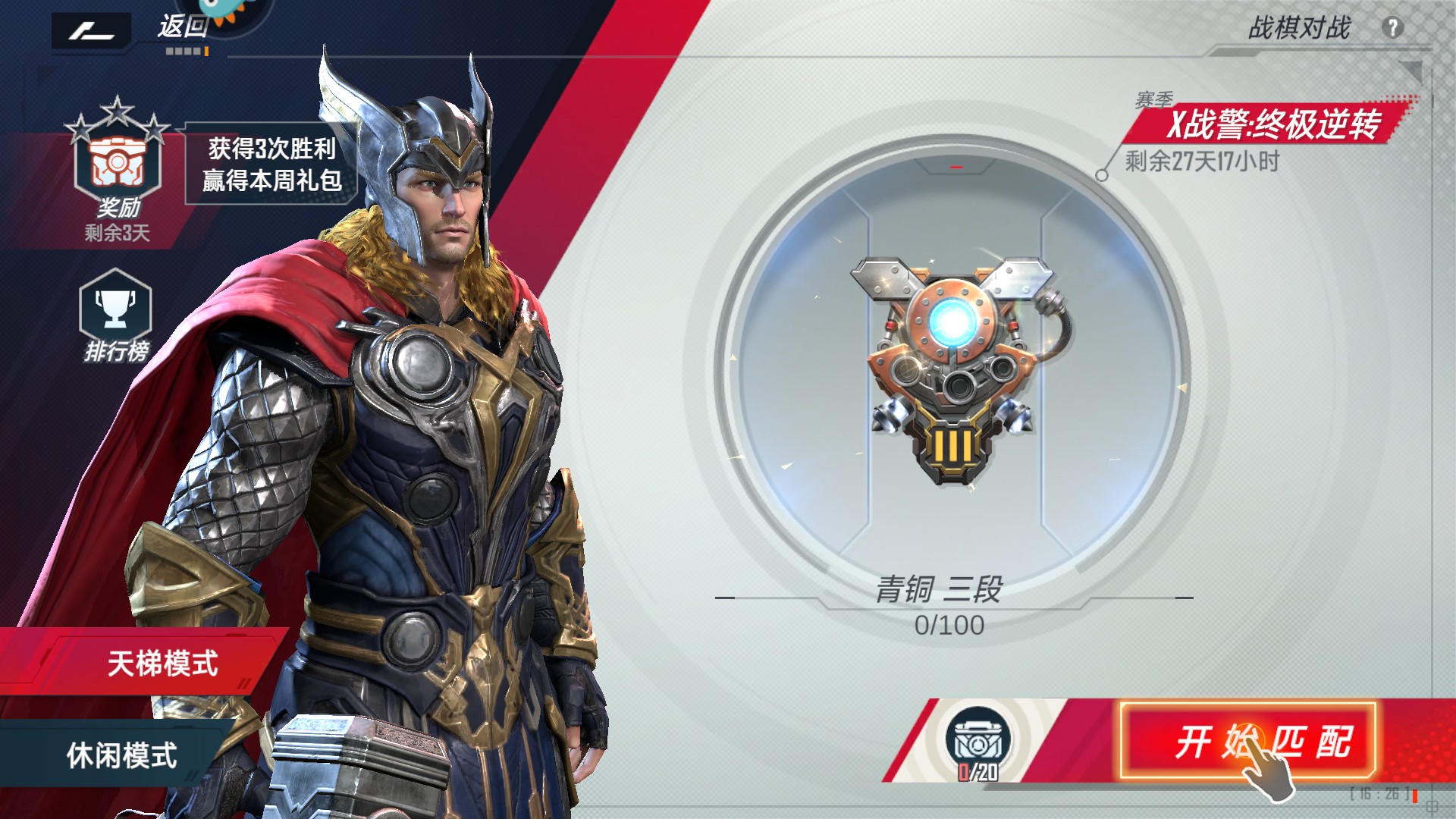This screenshot has height=819, width=1456.
Task: Open the X战警:终极逆转 season banner
Action: coord(1272,124)
